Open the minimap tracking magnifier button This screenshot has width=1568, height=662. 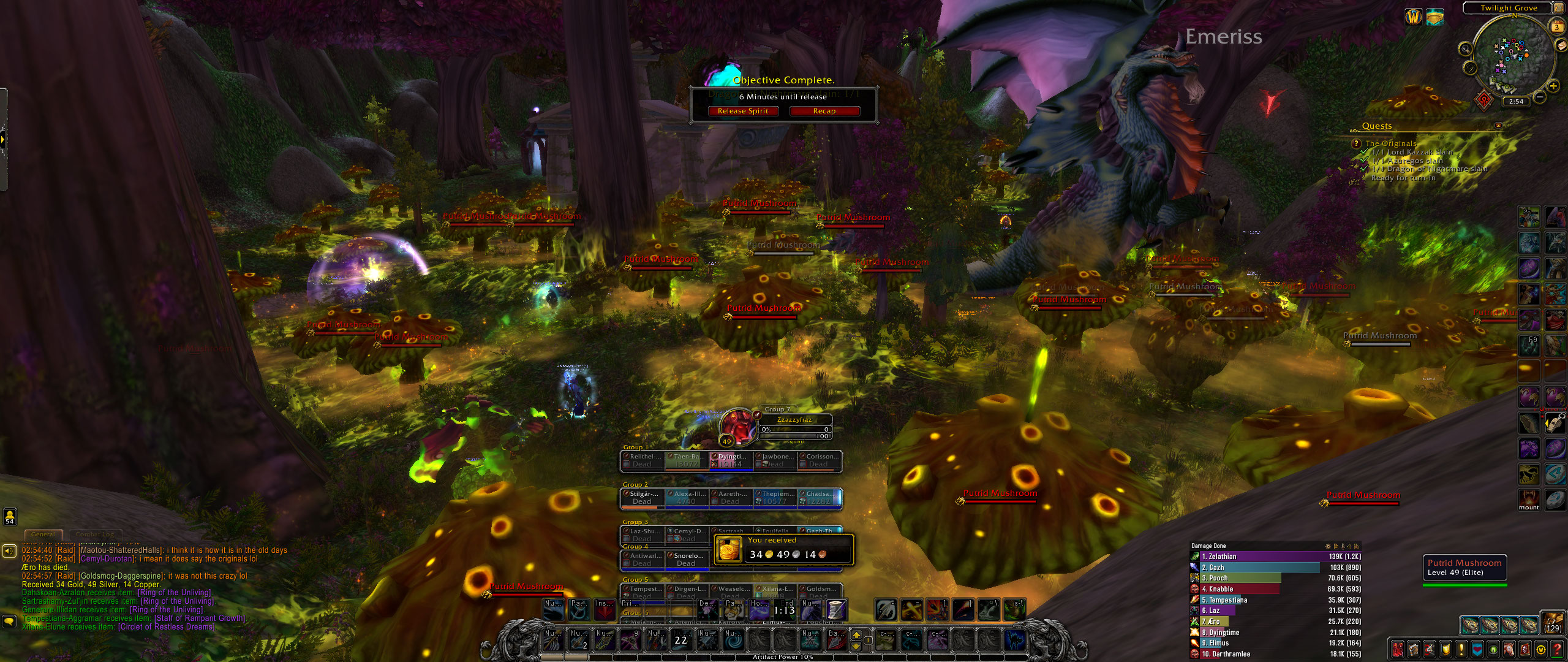(1465, 50)
